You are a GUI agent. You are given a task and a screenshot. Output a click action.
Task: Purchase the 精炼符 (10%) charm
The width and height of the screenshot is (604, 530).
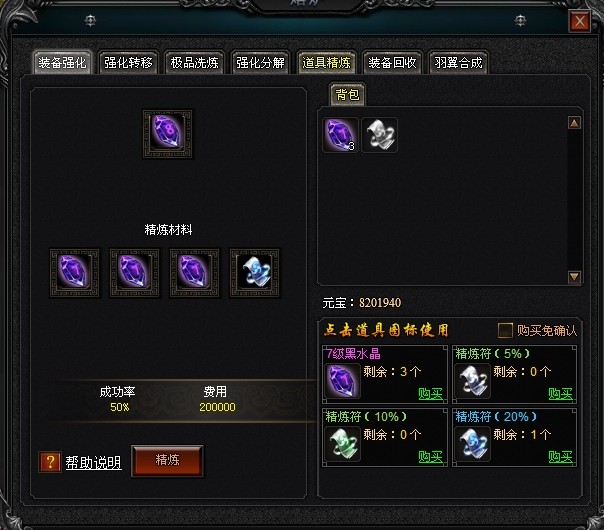(x=431, y=457)
